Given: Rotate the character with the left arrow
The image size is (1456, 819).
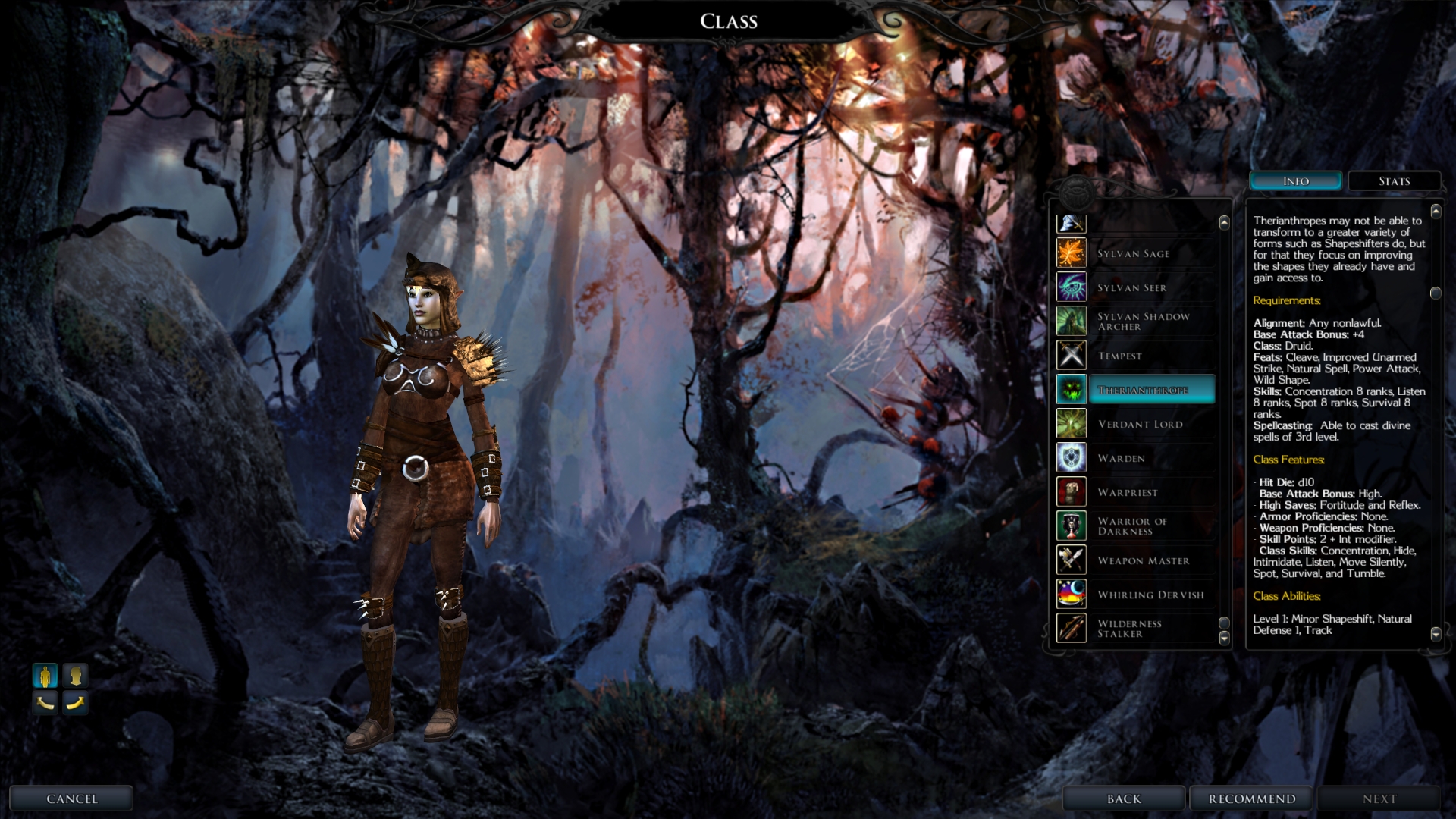Looking at the screenshot, I should (x=45, y=703).
